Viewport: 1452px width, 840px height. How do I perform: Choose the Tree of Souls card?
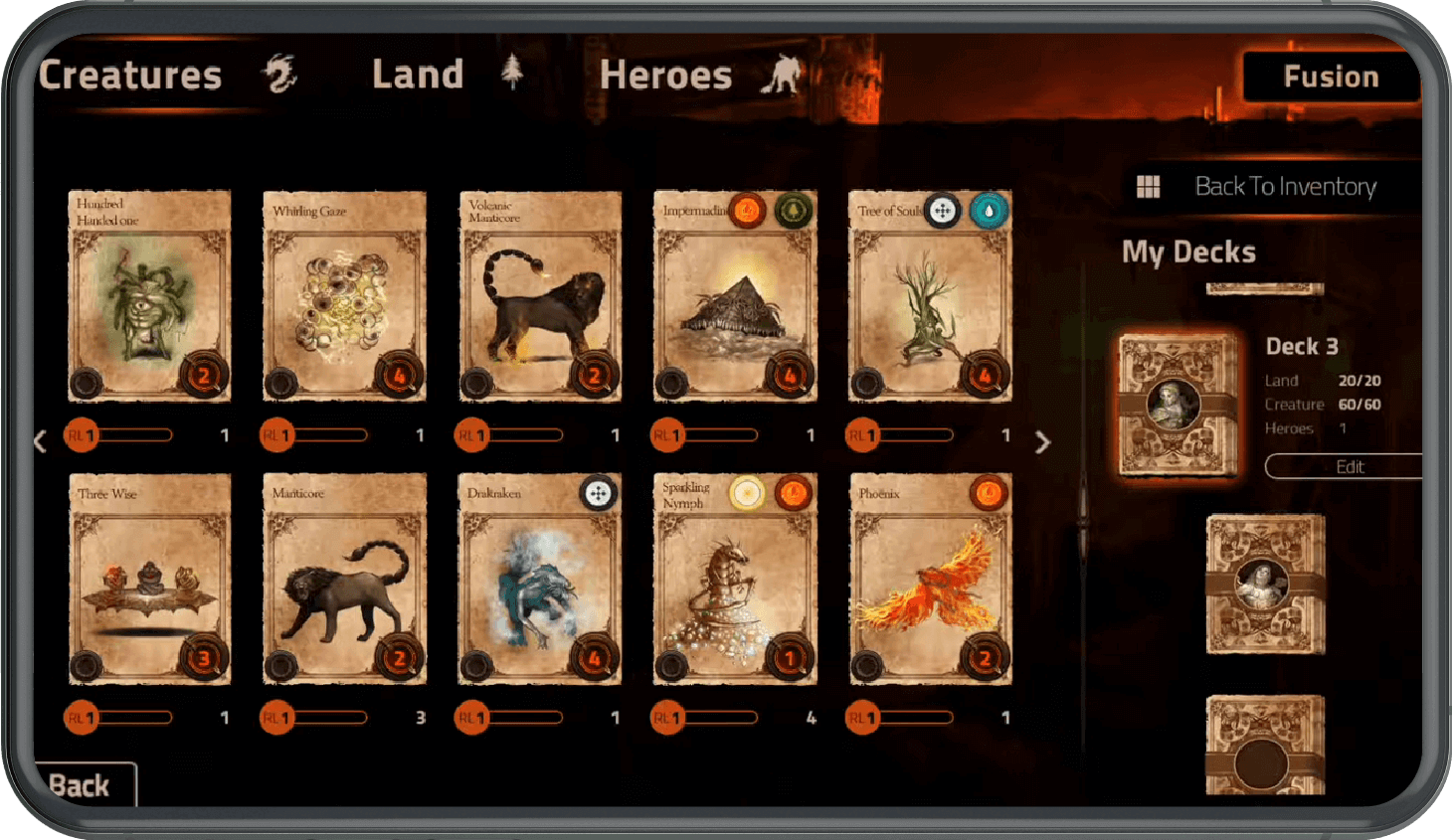930,296
